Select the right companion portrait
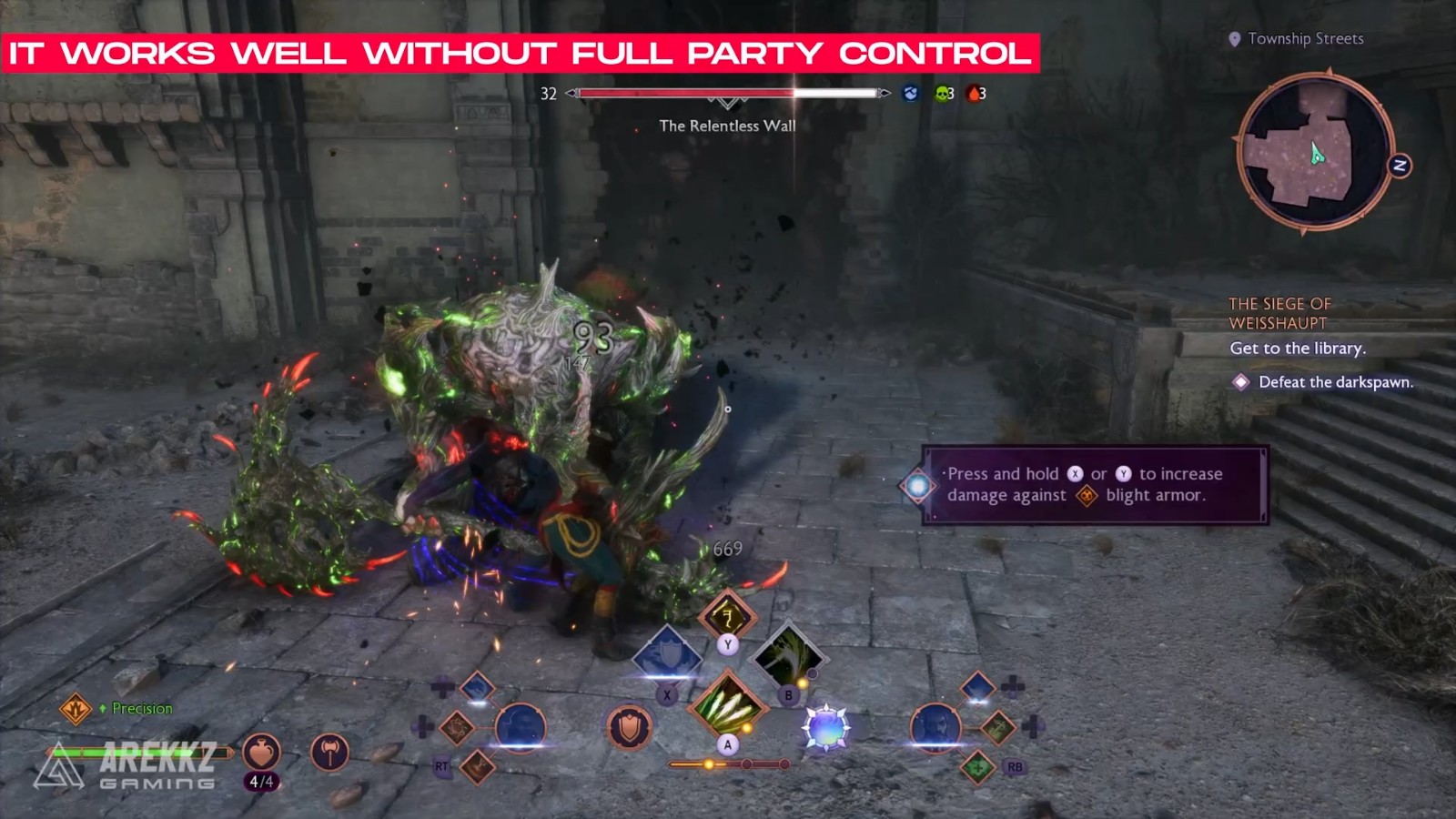This screenshot has width=1456, height=819. tap(935, 728)
